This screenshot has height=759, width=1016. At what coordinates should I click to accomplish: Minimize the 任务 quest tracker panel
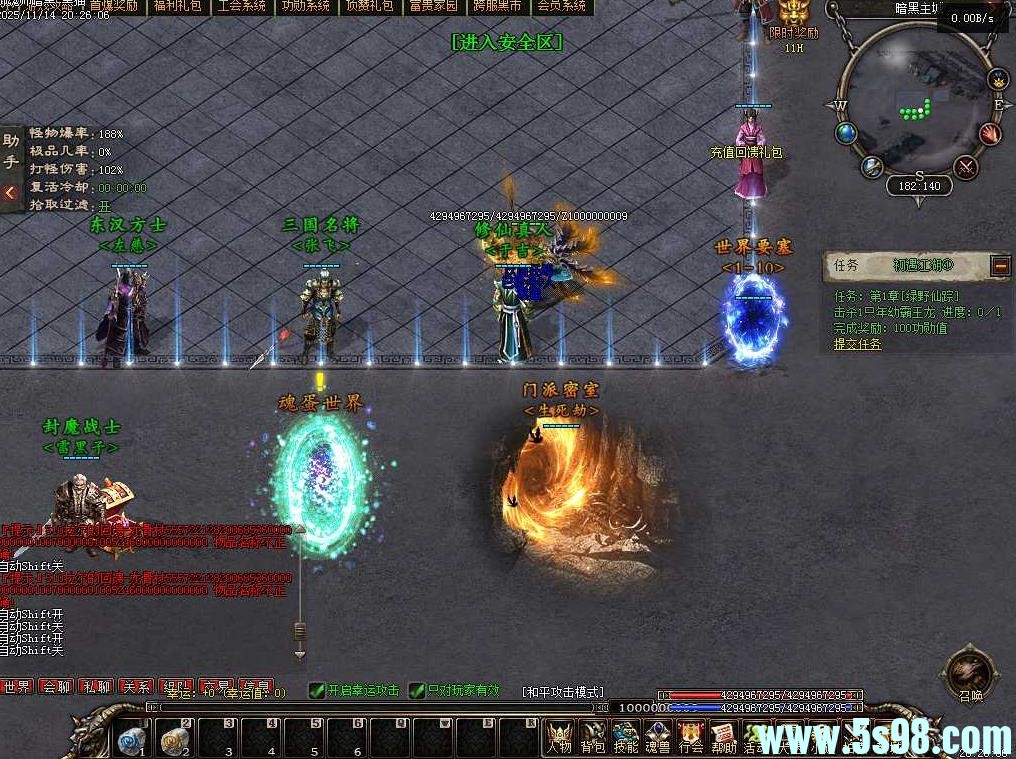pos(1000,265)
